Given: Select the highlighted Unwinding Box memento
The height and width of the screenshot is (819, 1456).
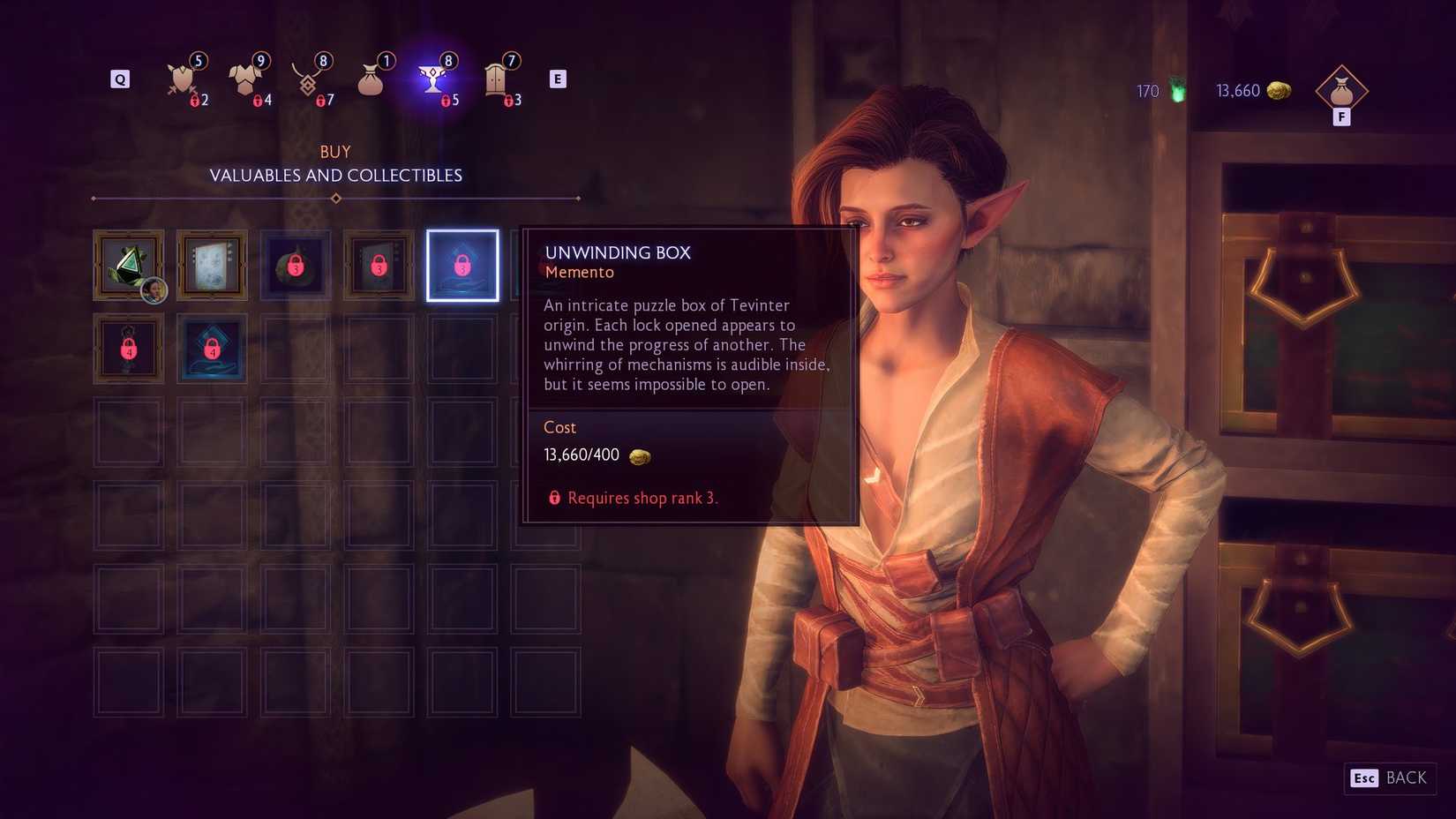Looking at the screenshot, I should 462,266.
